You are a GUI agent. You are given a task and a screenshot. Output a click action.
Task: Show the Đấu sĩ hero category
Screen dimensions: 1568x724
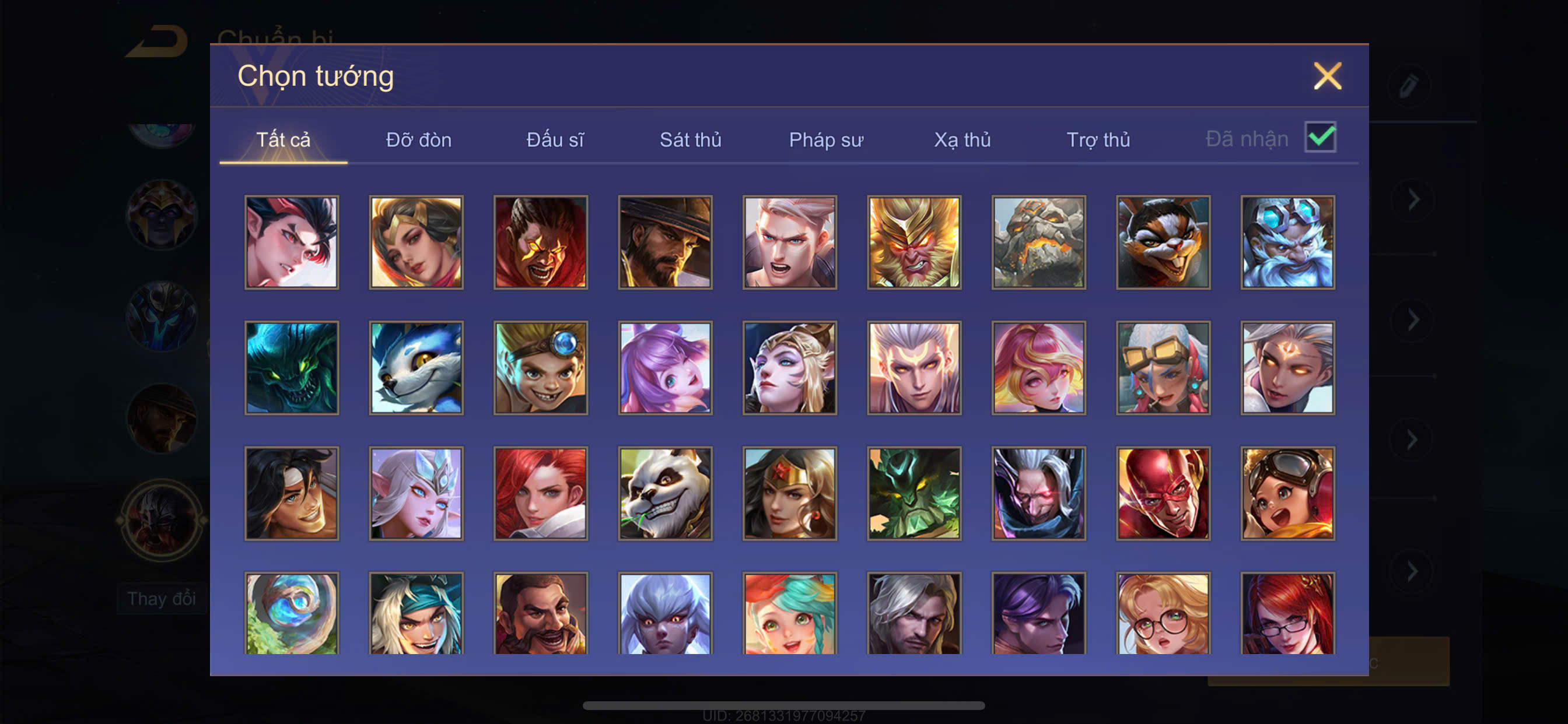[x=555, y=140]
